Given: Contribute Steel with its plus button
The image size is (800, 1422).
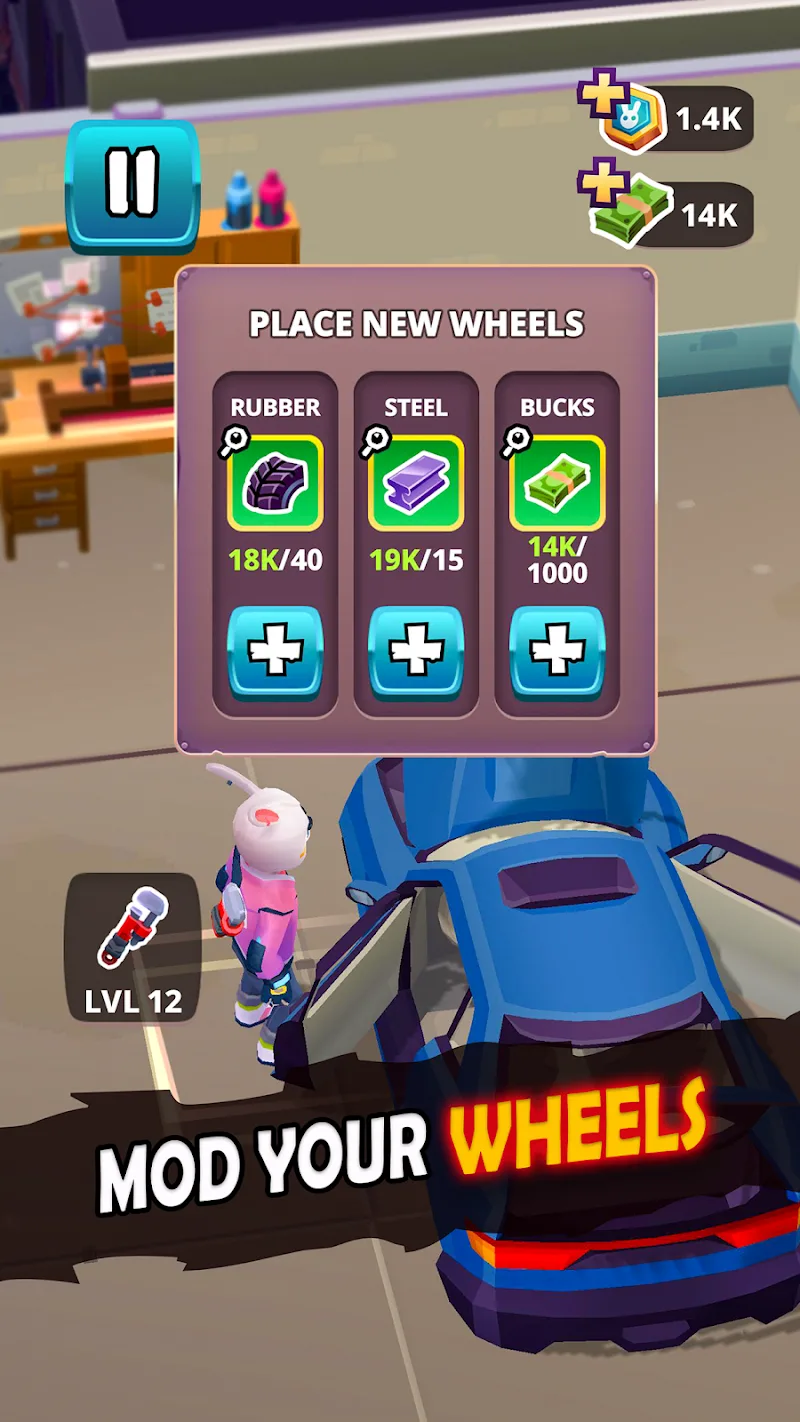Looking at the screenshot, I should click(x=416, y=653).
